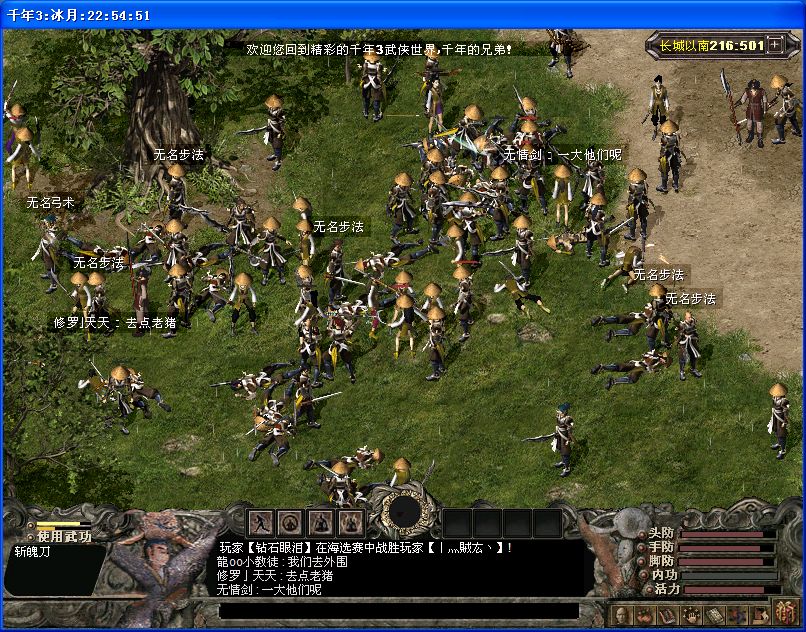Select the dark crouching figure skill icon

350,522
